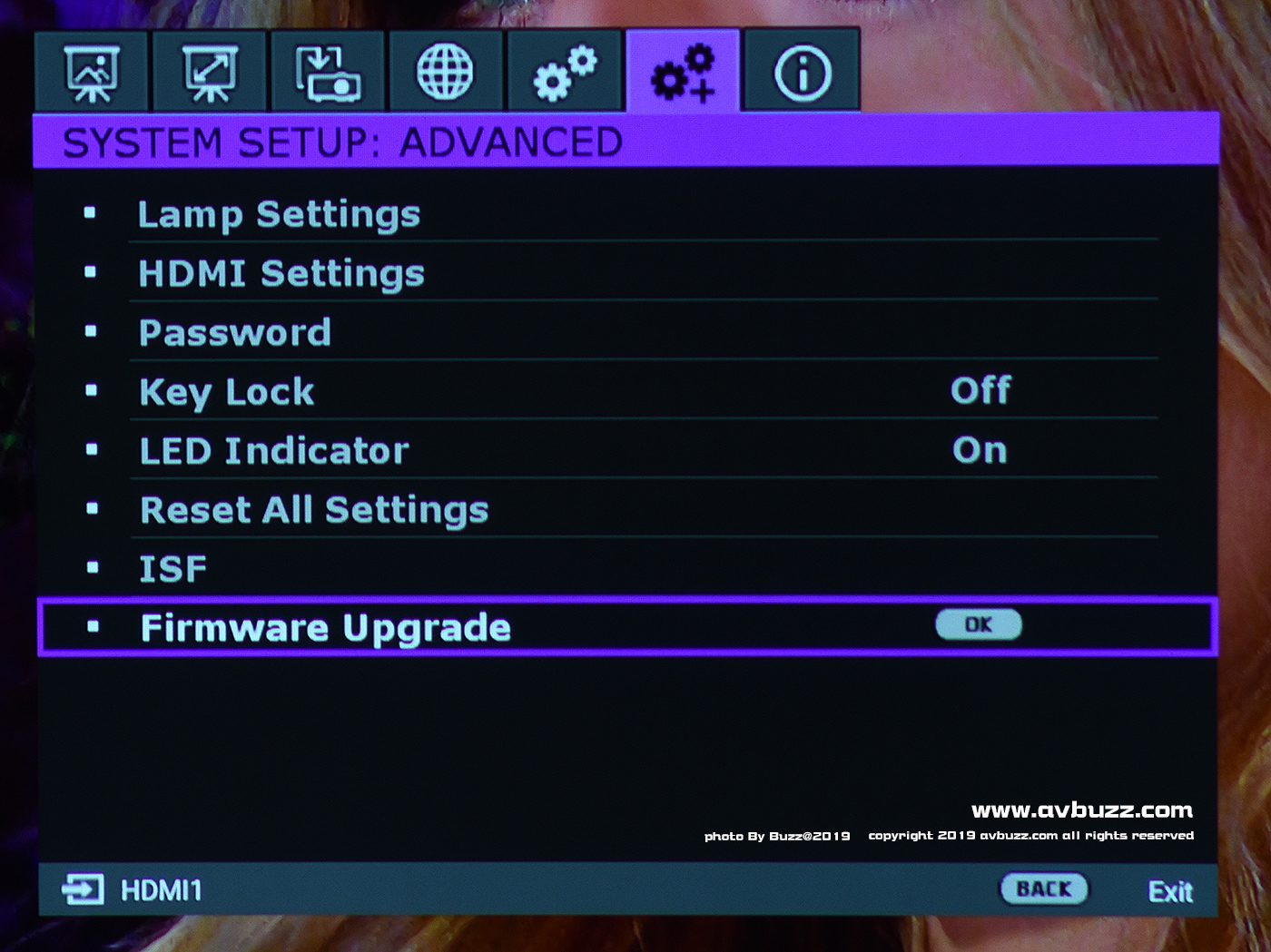Viewport: 1271px width, 952px height.
Task: Toggle the LED Indicator setting
Action: (980, 450)
